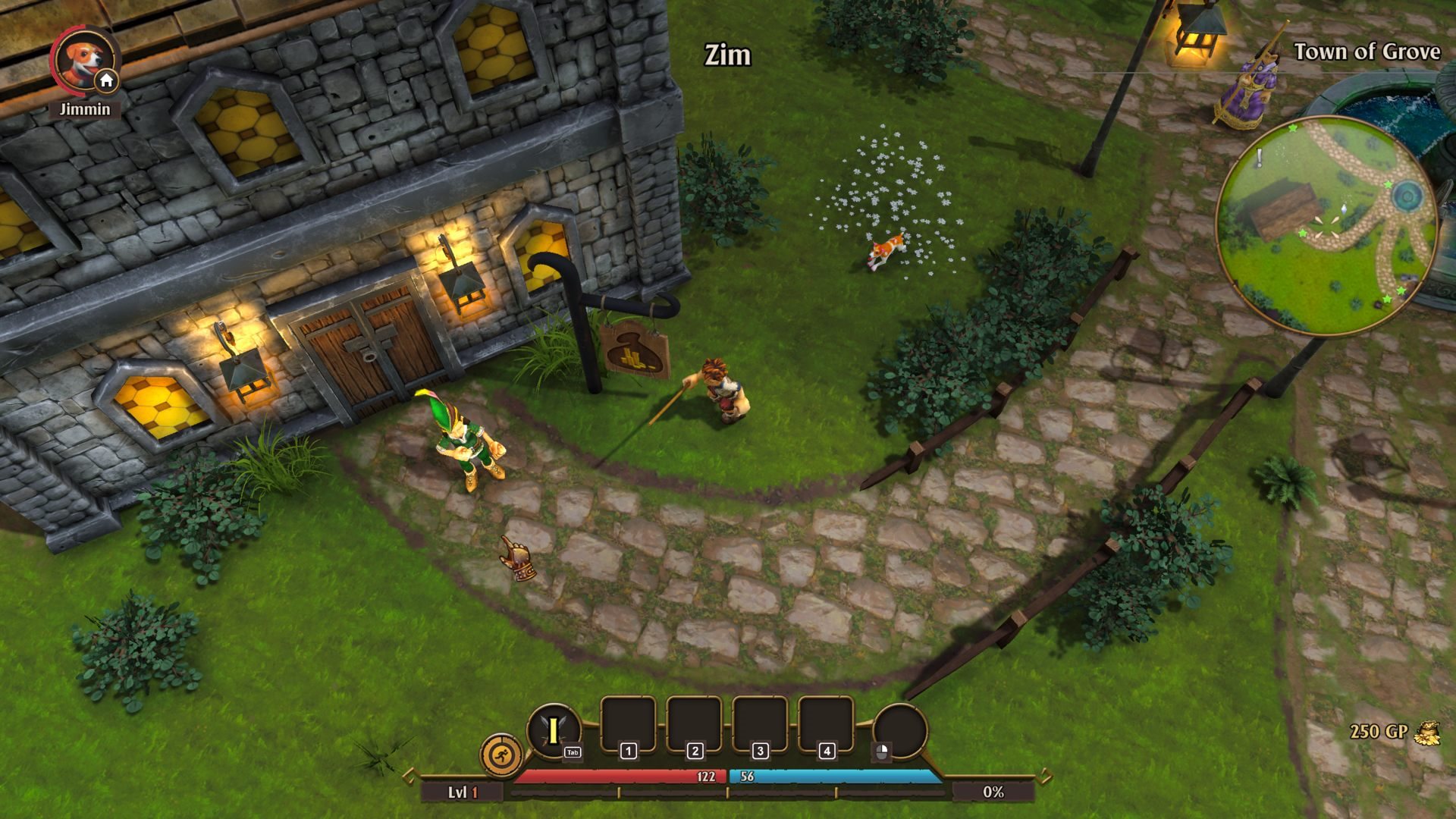This screenshot has height=819, width=1456.
Task: Select the round right-mouse skill slot
Action: click(x=899, y=731)
